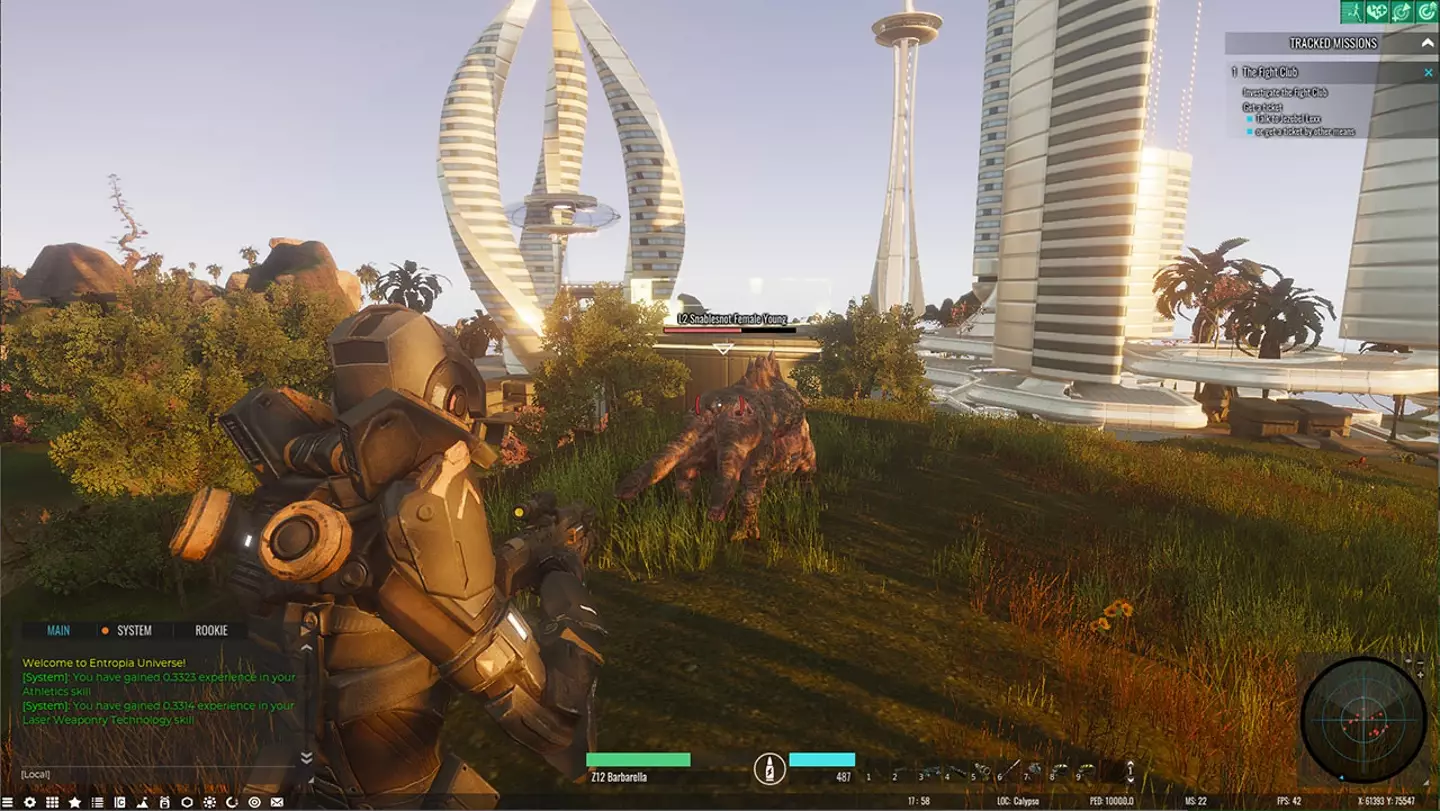This screenshot has height=811, width=1440.
Task: Click the star icon in bottom toolbar
Action: pos(75,802)
